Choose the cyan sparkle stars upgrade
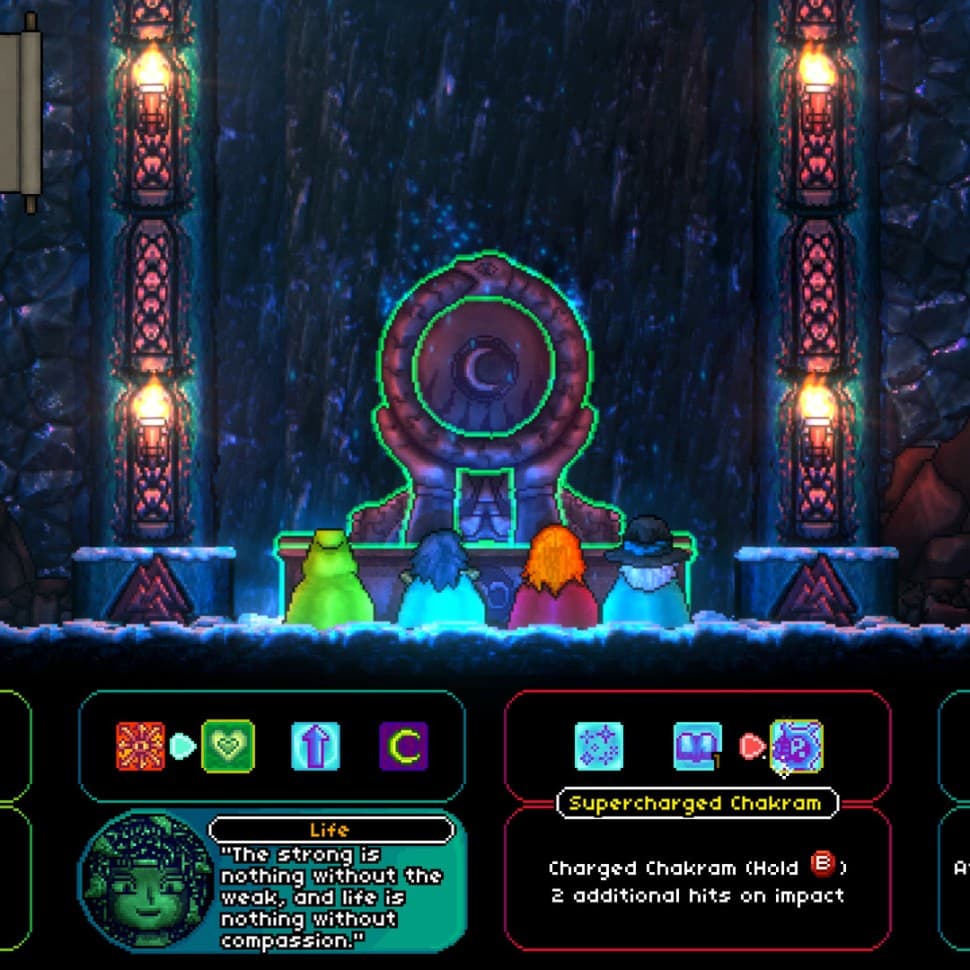Screen dimensions: 970x970 tap(599, 746)
